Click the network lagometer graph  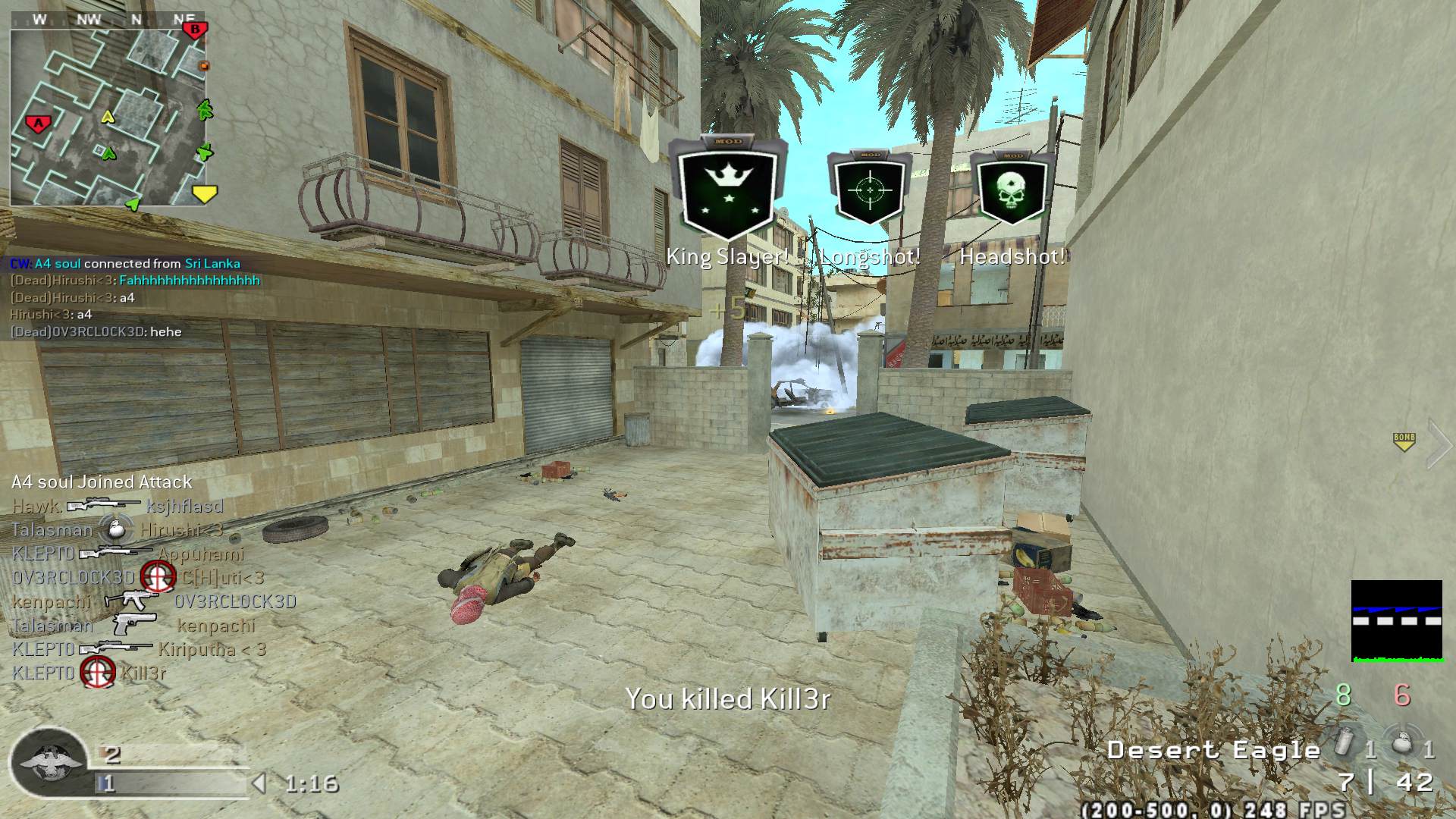click(x=1396, y=621)
